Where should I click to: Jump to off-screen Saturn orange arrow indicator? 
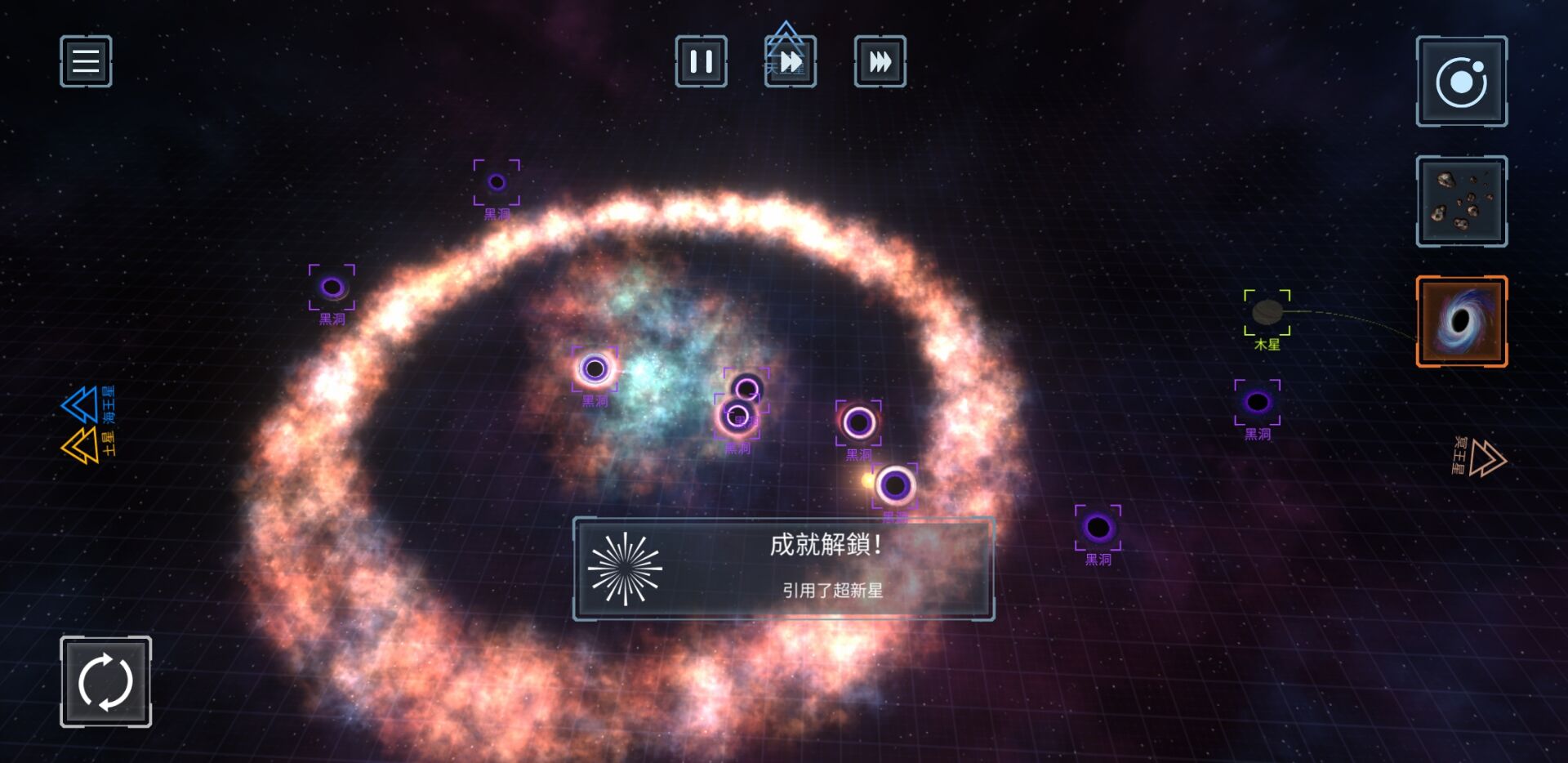[x=81, y=445]
